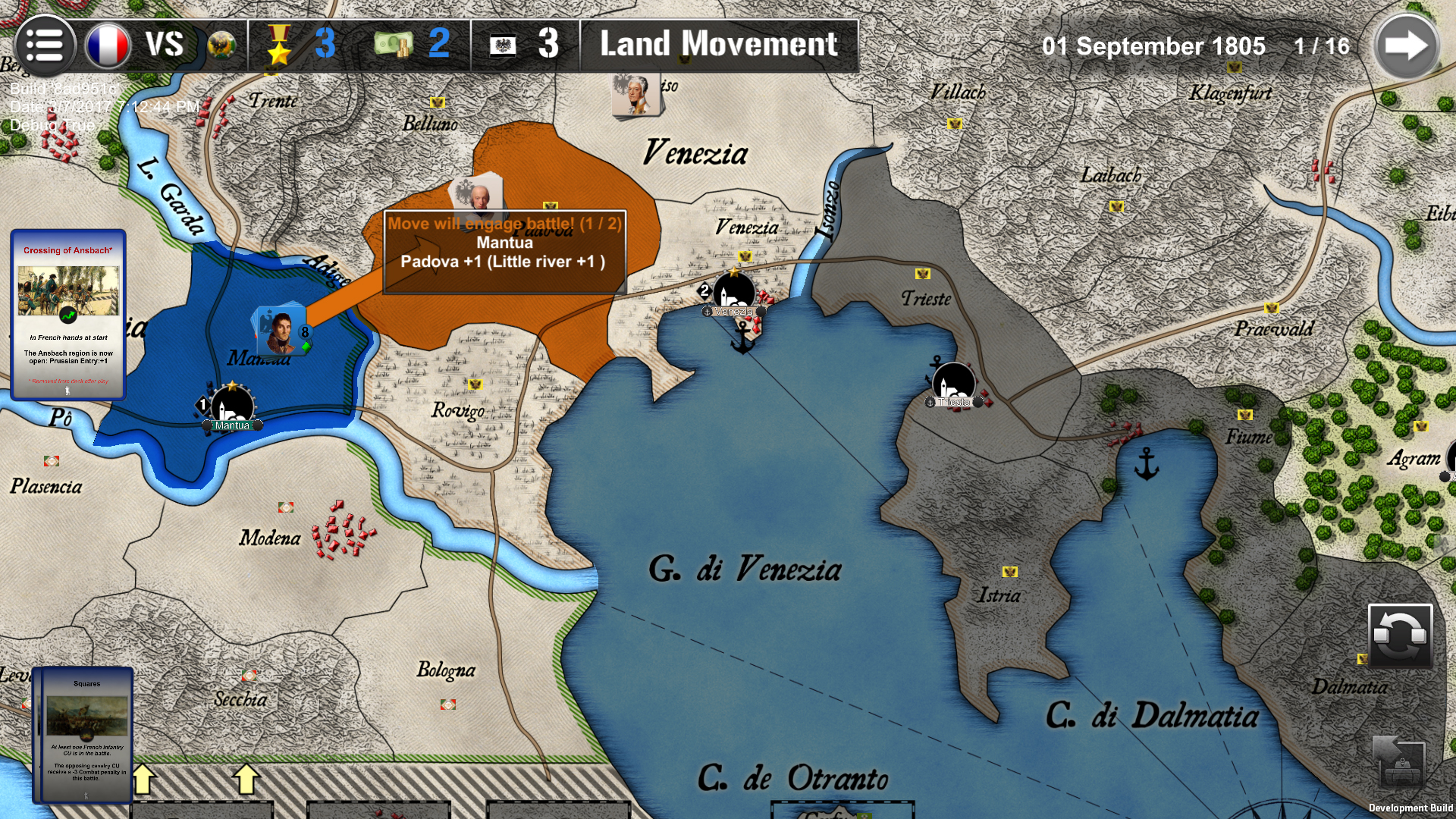
Task: Select the Austrian coat of arms icon
Action: [x=221, y=44]
